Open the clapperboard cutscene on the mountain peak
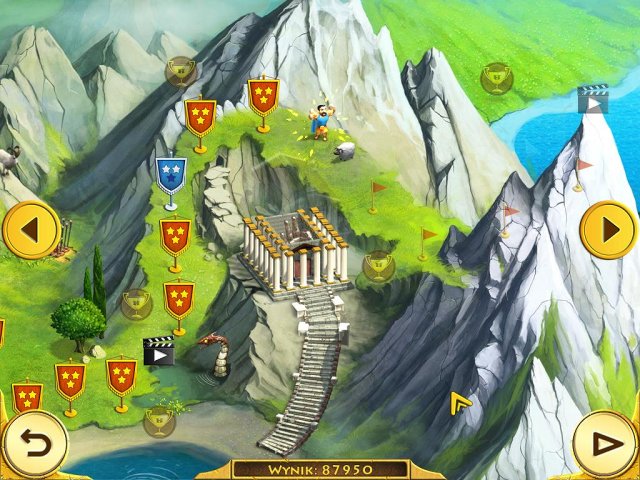 [592, 99]
